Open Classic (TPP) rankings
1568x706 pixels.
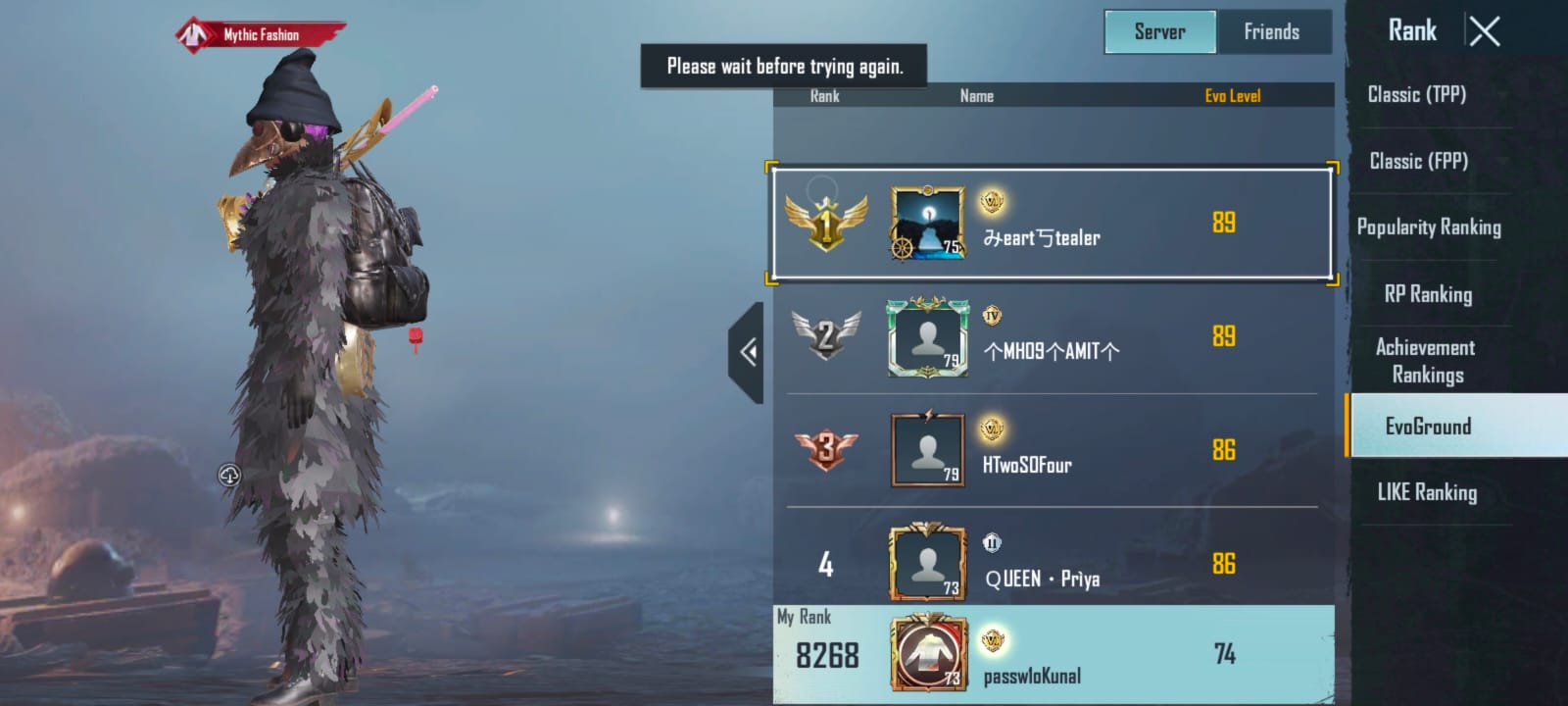[x=1417, y=95]
